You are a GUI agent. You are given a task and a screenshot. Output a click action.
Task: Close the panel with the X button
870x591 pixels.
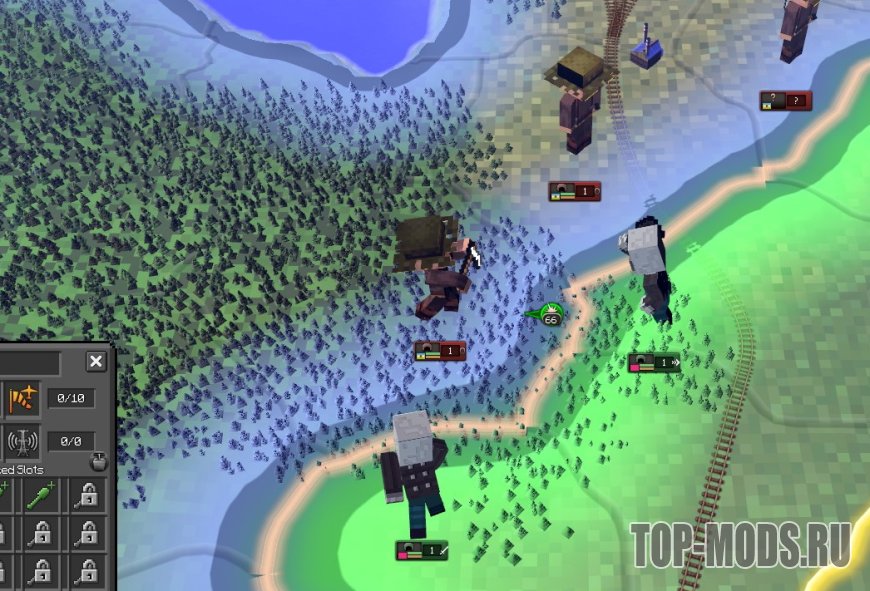click(x=96, y=362)
